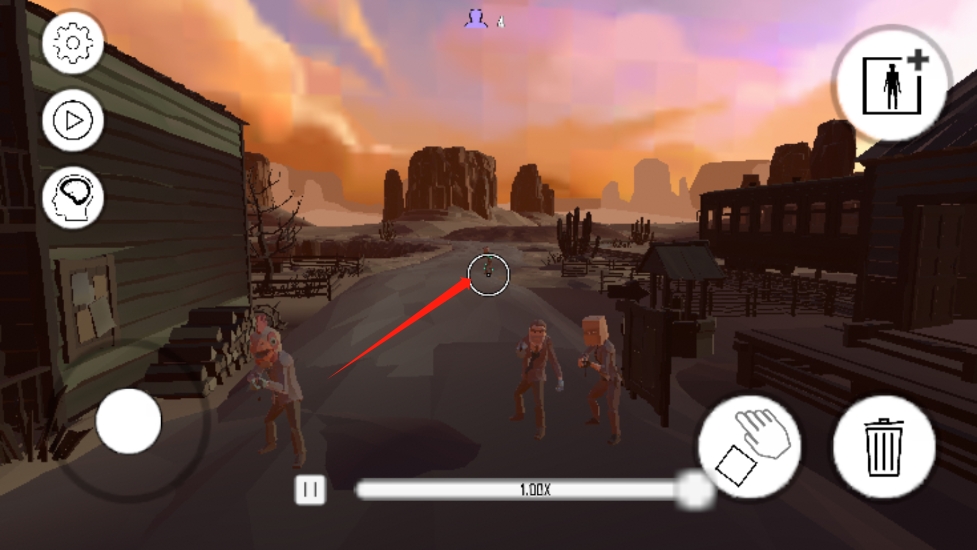Screen dimensions: 977x550
Task: Tap the circular play button
Action: pyautogui.click(x=73, y=121)
